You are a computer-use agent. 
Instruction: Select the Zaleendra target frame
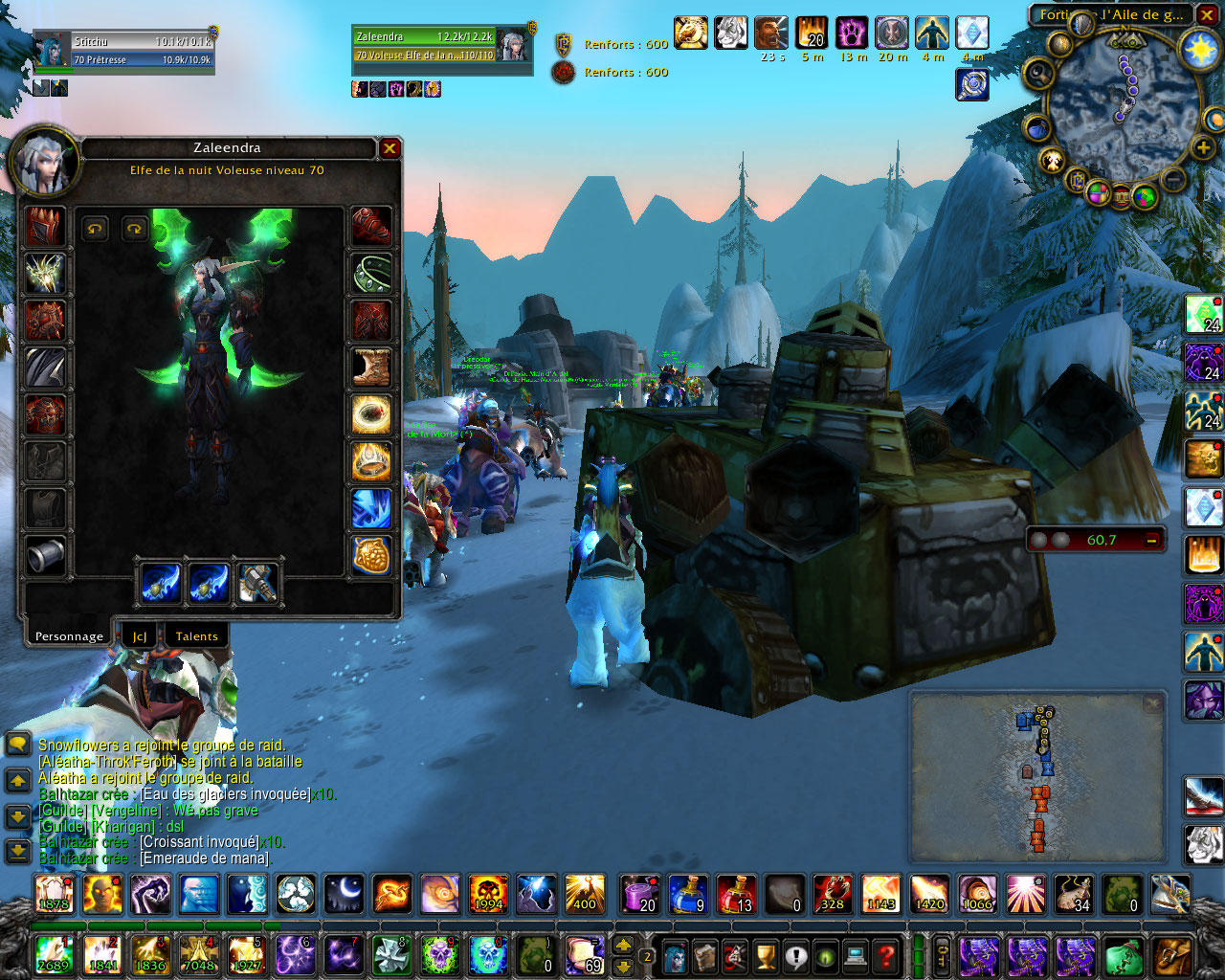pos(440,46)
